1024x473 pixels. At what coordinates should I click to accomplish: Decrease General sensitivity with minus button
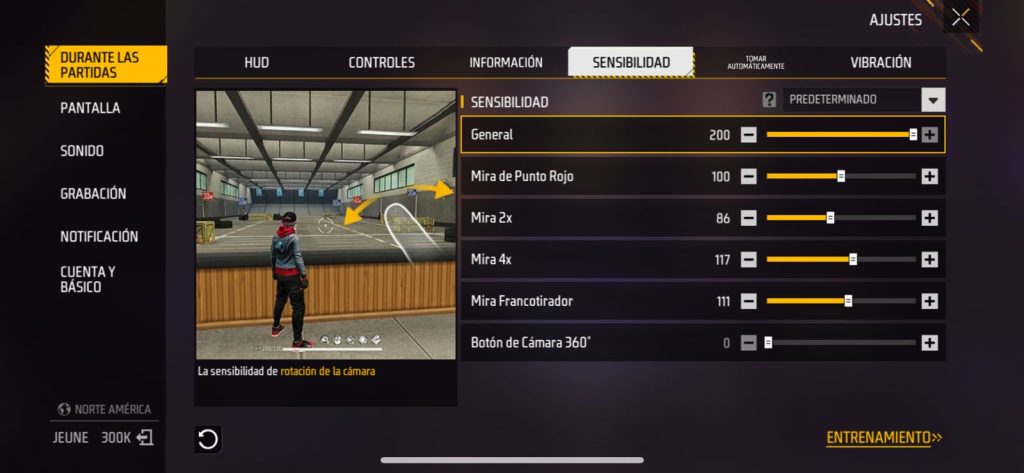[749, 135]
